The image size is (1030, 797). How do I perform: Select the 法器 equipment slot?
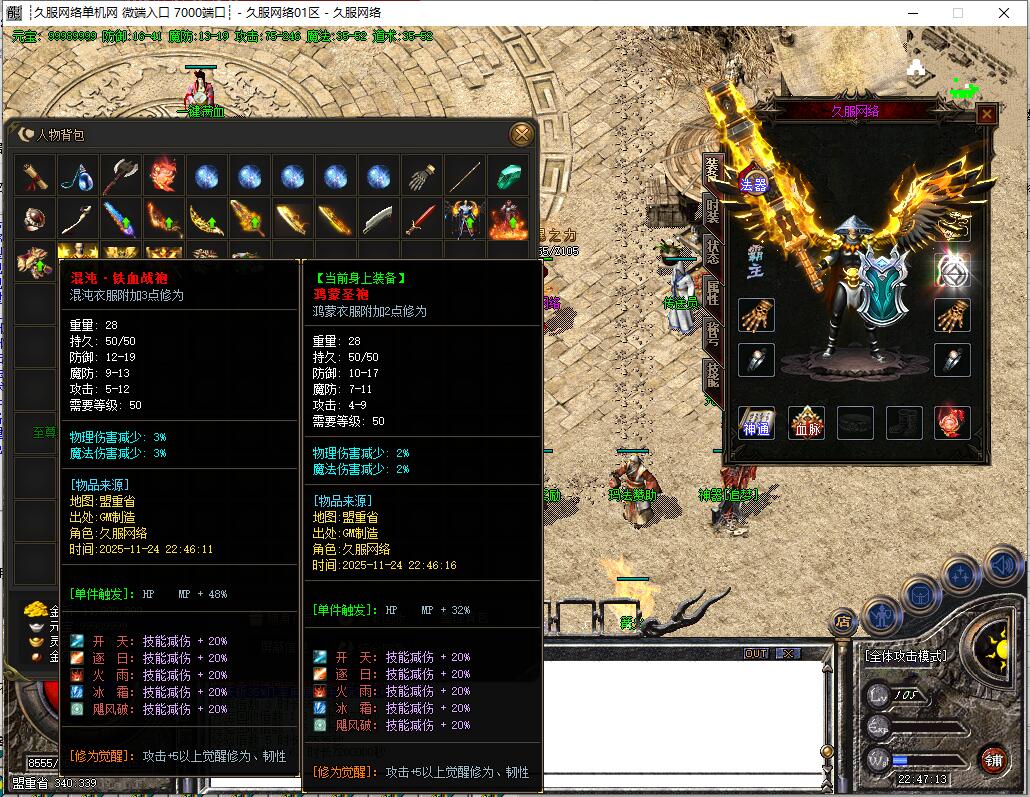(x=753, y=183)
